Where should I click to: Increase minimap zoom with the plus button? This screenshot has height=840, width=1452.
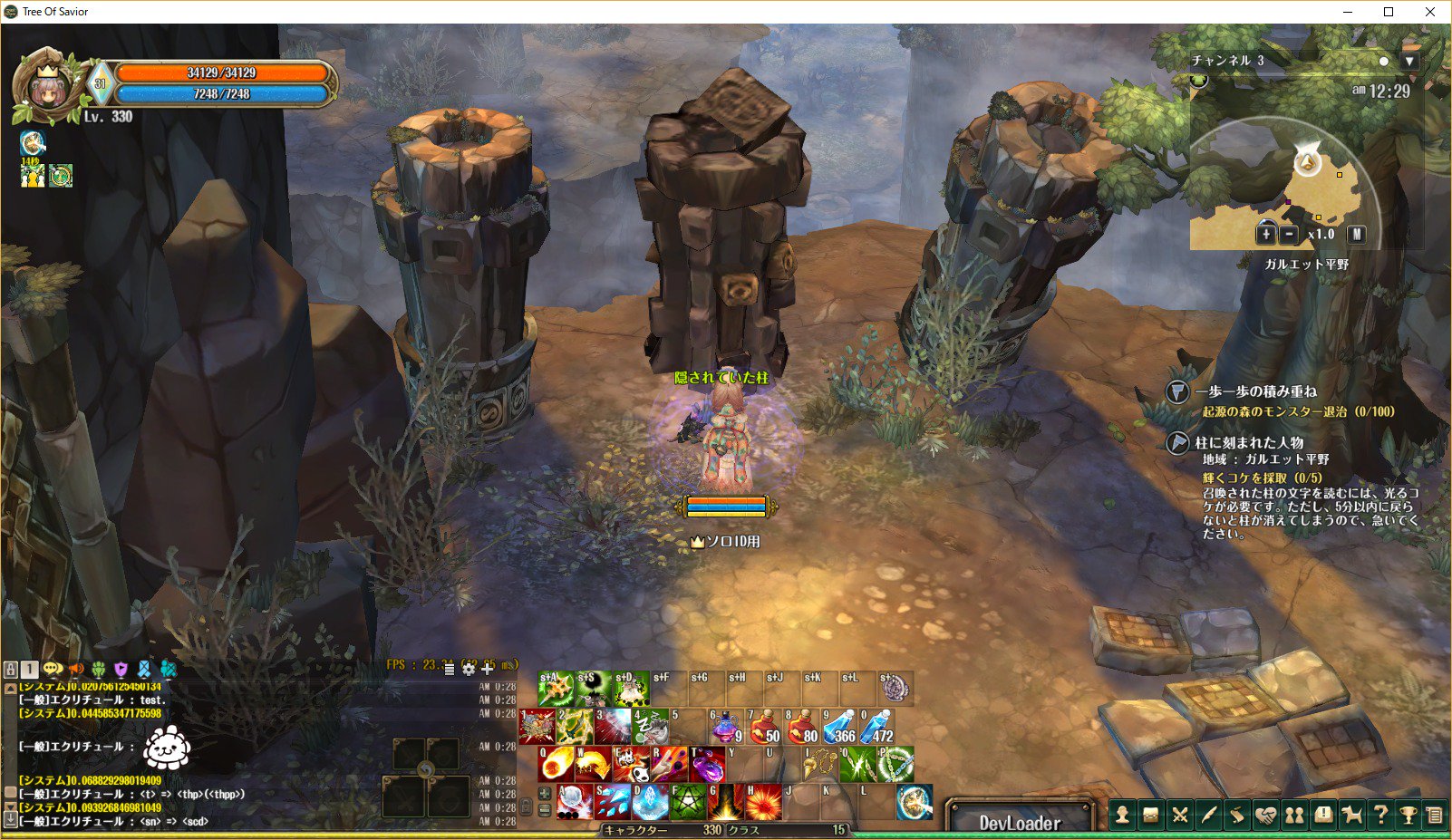(x=1264, y=235)
